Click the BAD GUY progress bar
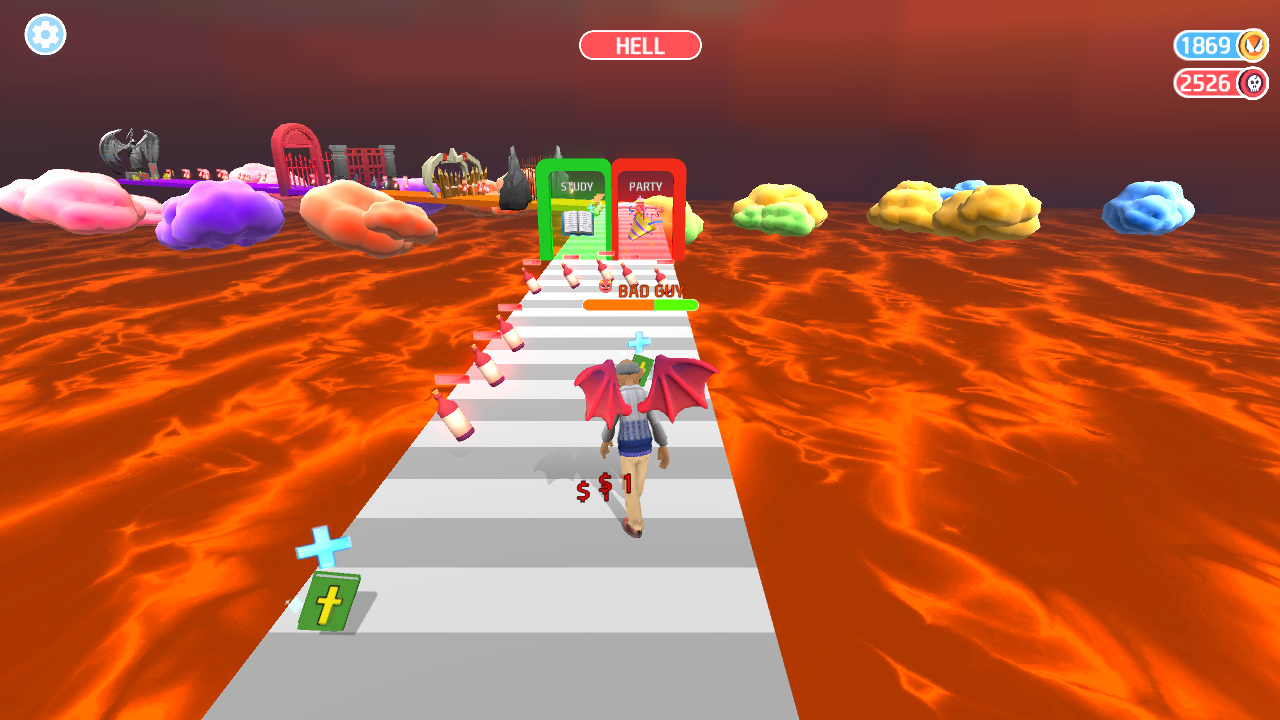1280x720 pixels. point(640,303)
